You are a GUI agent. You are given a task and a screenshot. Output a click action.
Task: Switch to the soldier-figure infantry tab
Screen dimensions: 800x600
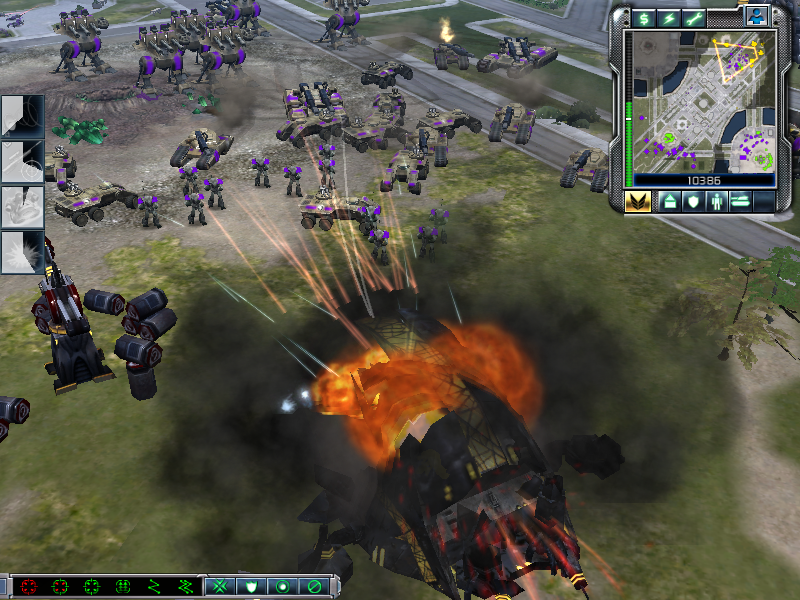pos(716,201)
